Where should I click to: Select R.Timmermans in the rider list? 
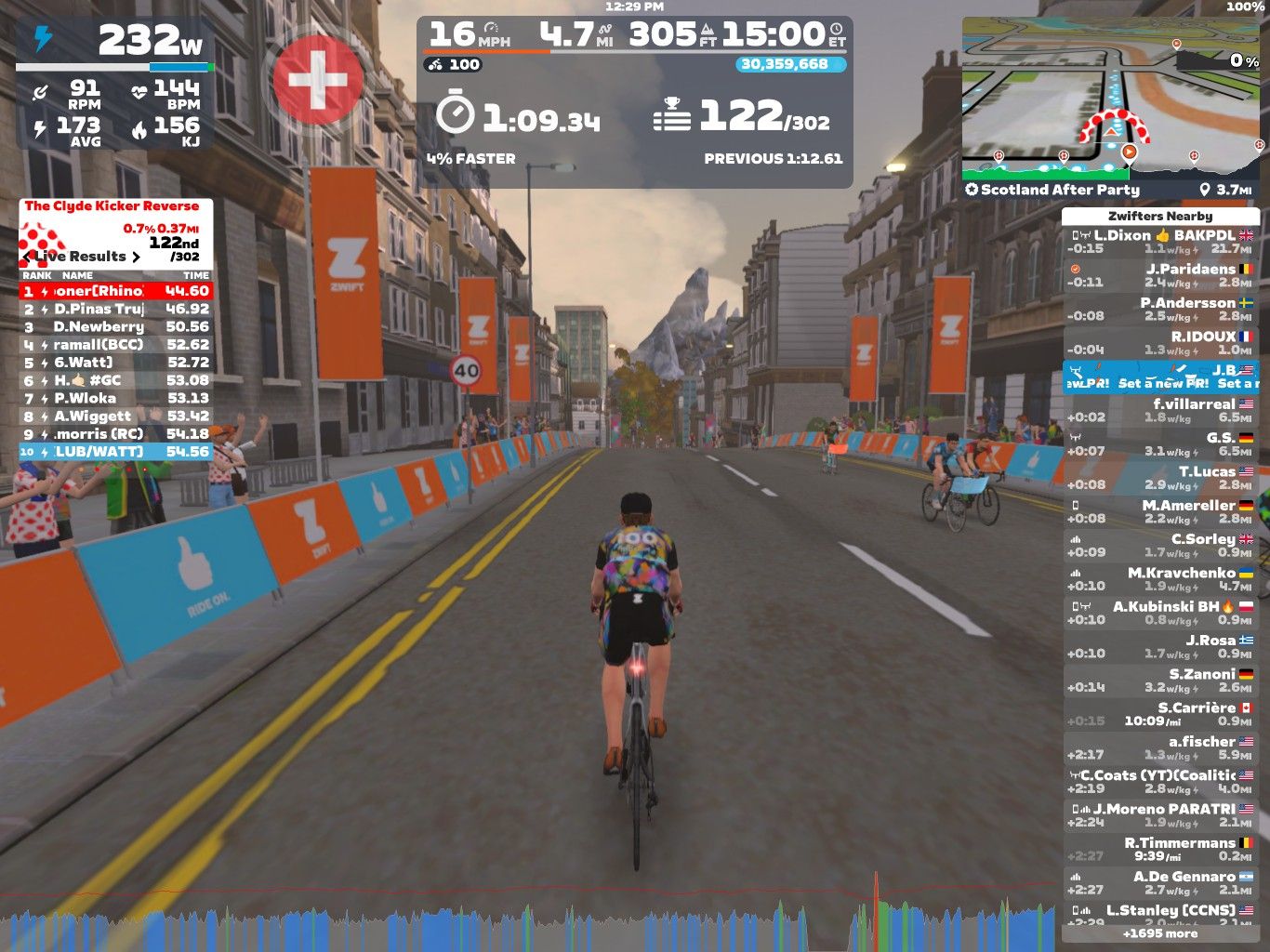[x=1159, y=849]
